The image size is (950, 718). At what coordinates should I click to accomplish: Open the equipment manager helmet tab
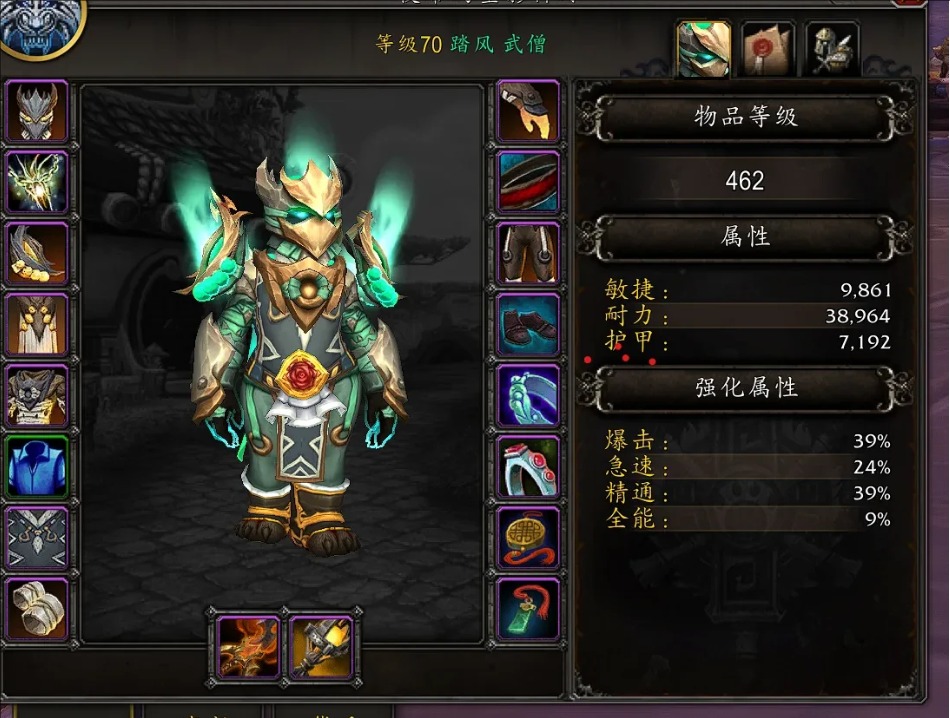click(x=832, y=49)
